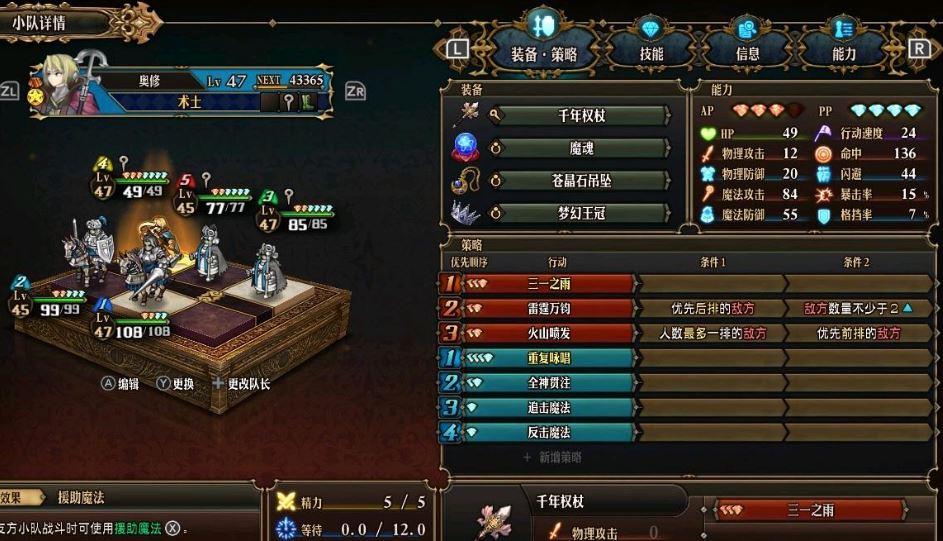This screenshot has height=541, width=943.
Task: Select the 千年权杖 weapon slot
Action: (x=580, y=115)
